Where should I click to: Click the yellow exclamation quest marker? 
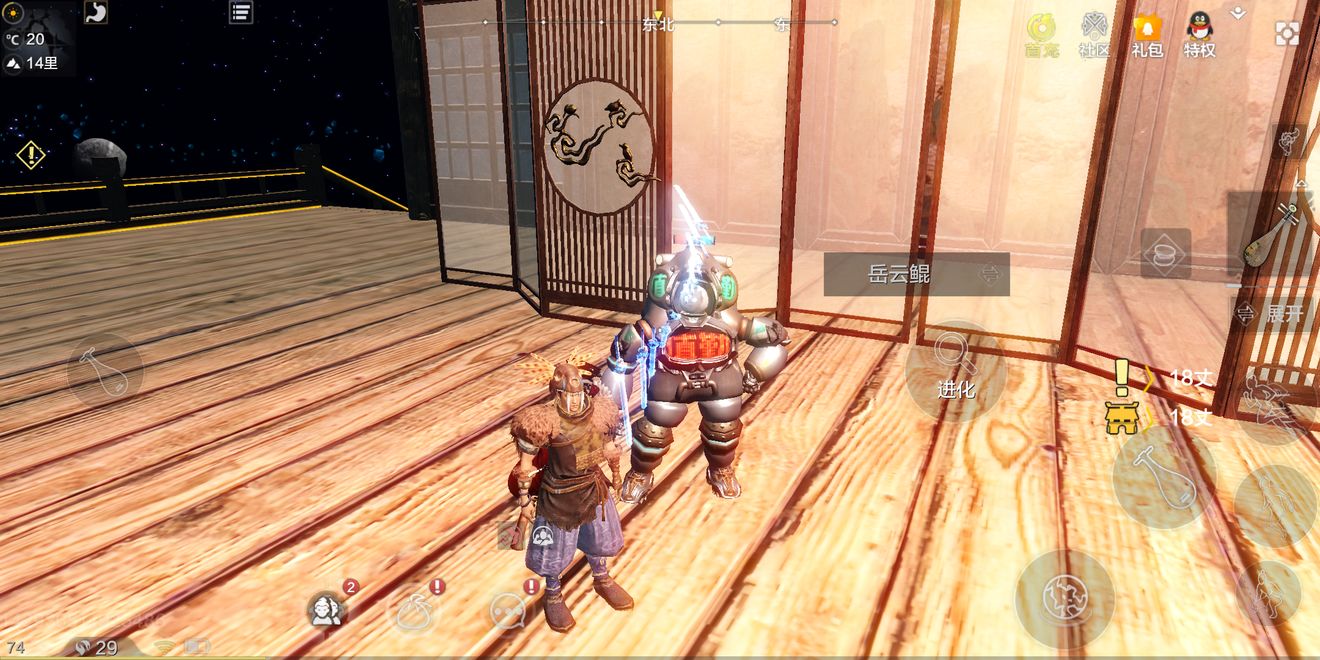(x=1122, y=377)
